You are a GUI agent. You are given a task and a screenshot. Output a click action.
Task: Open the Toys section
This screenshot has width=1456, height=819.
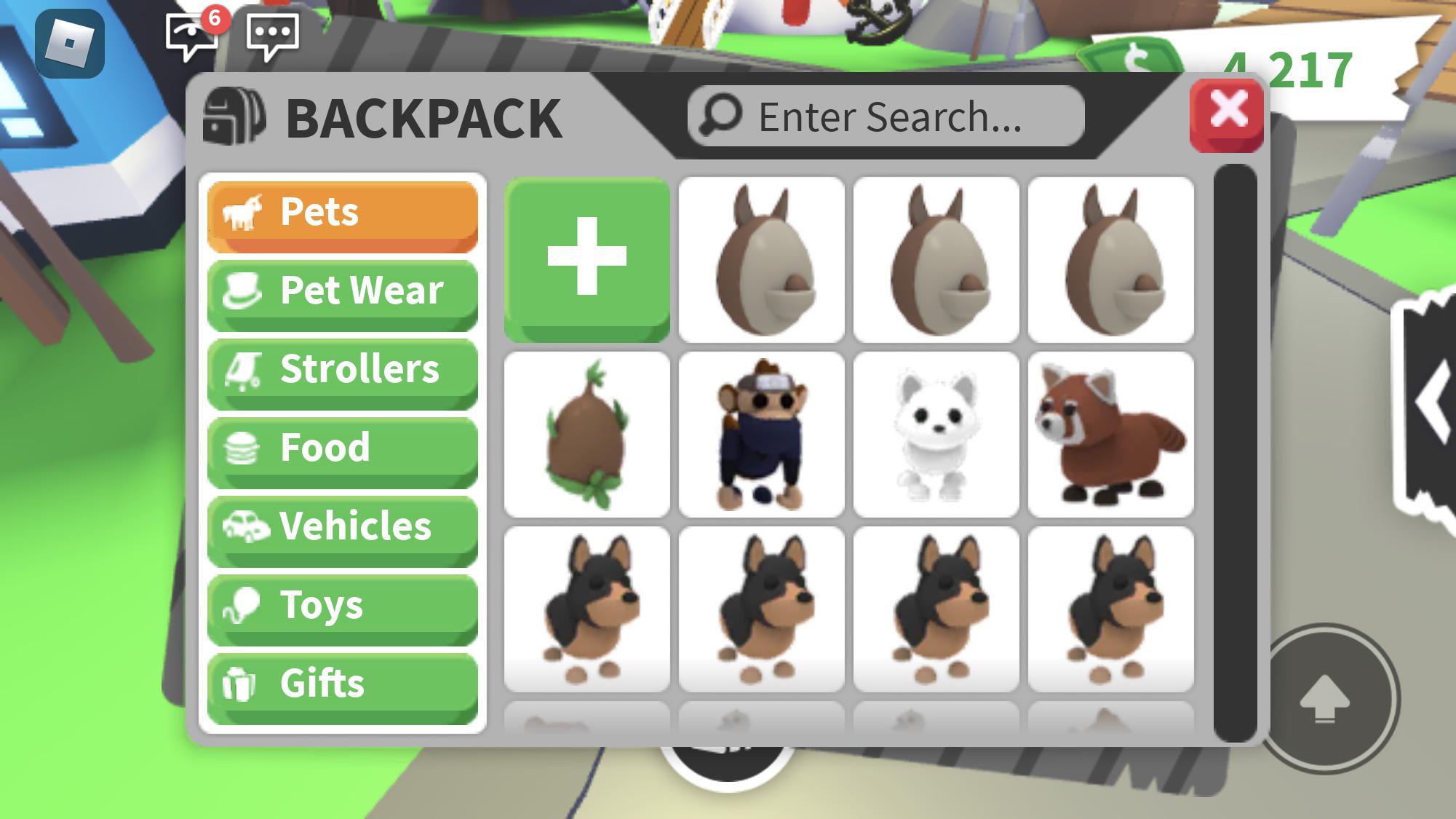click(x=342, y=605)
